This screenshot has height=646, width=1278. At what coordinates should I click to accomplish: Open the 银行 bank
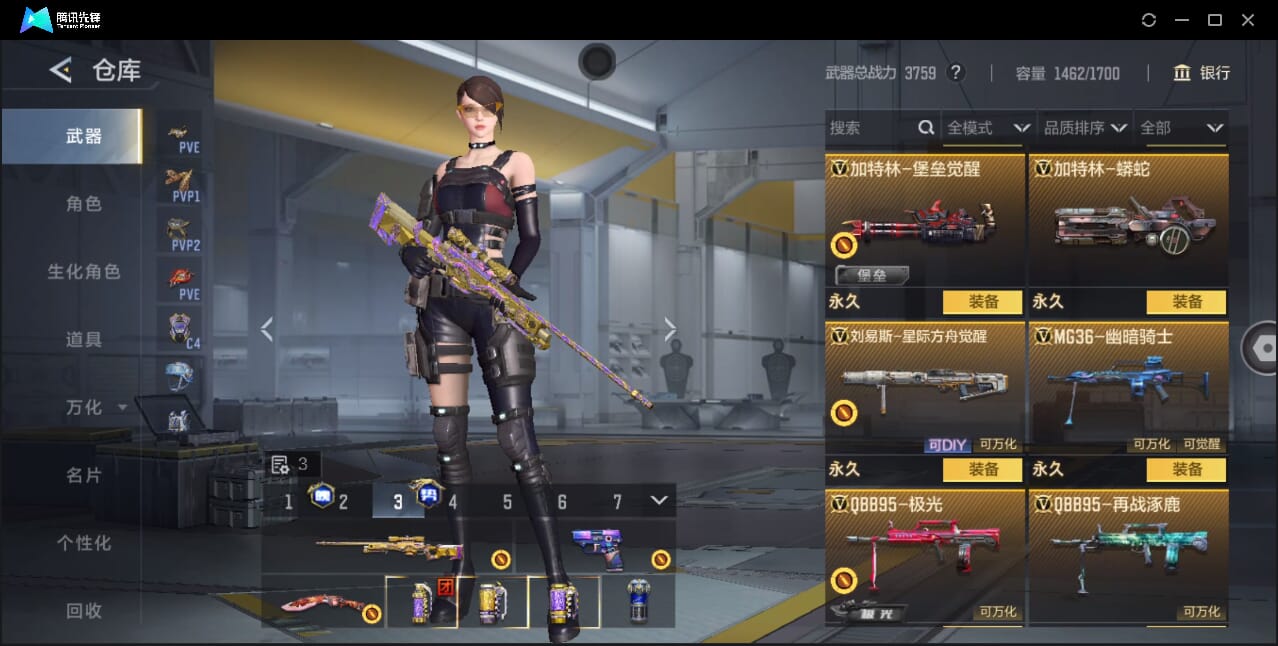(x=1202, y=73)
